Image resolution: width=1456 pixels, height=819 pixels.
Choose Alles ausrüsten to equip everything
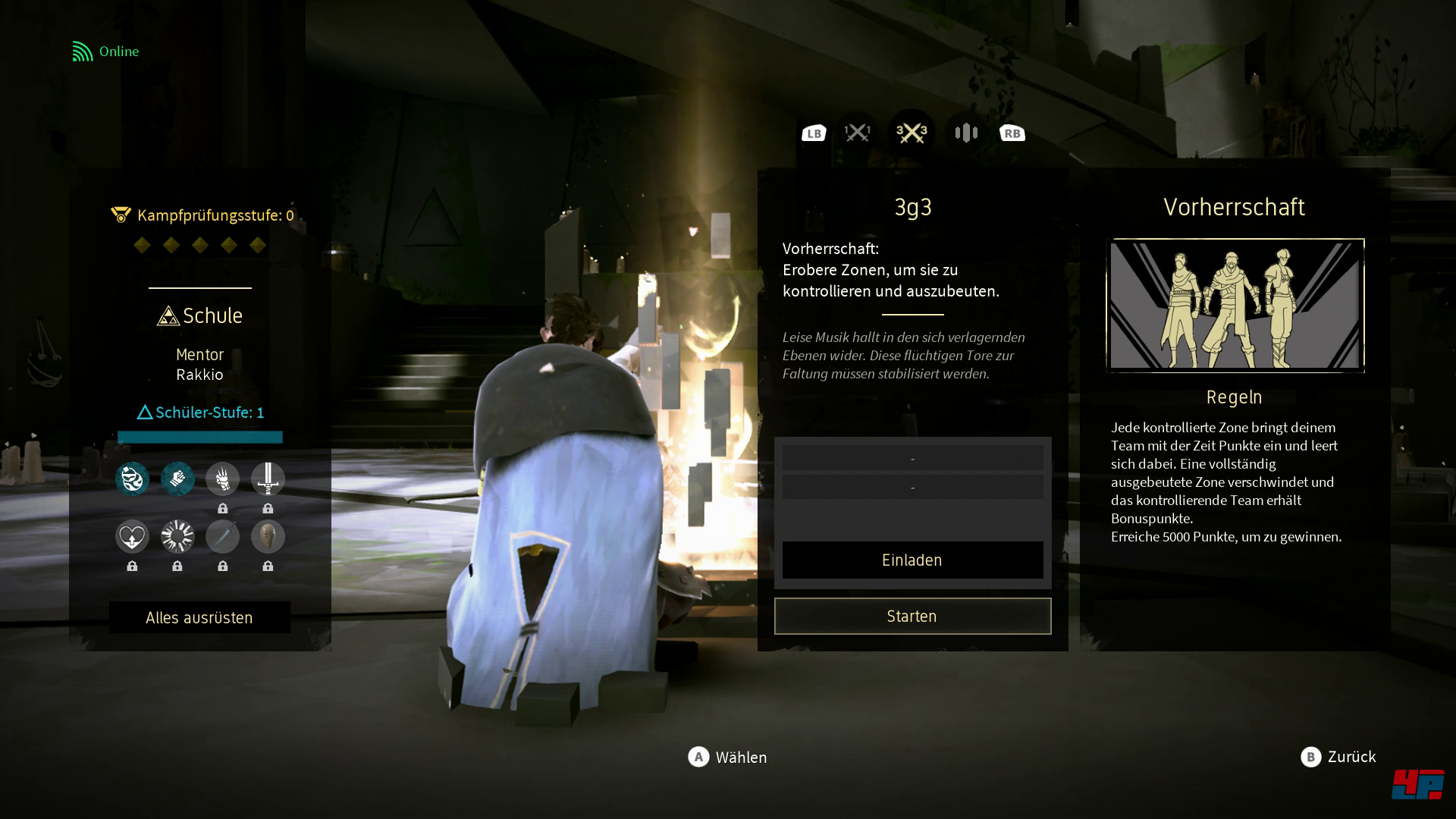[199, 617]
